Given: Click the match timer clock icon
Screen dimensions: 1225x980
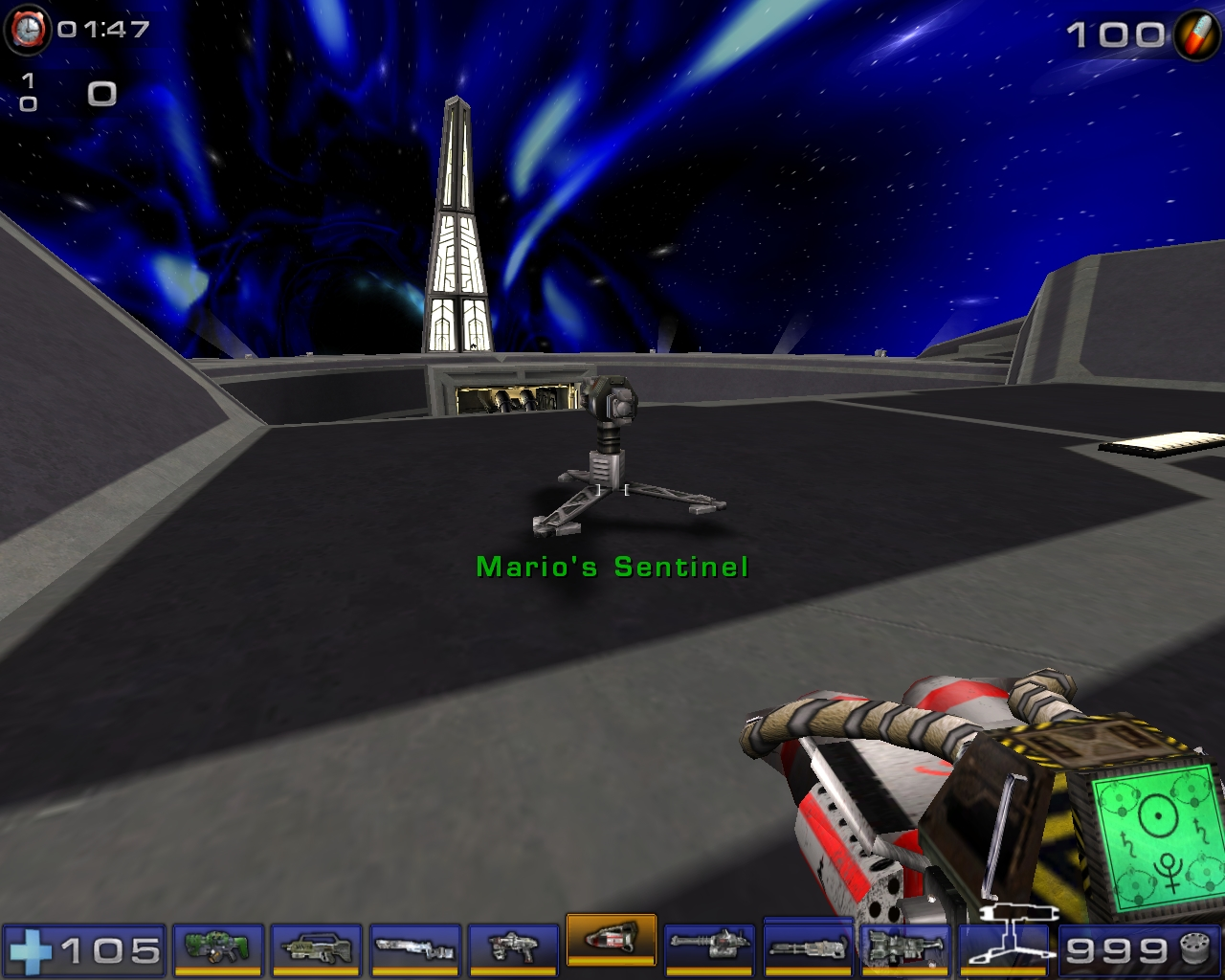Looking at the screenshot, I should [29, 29].
